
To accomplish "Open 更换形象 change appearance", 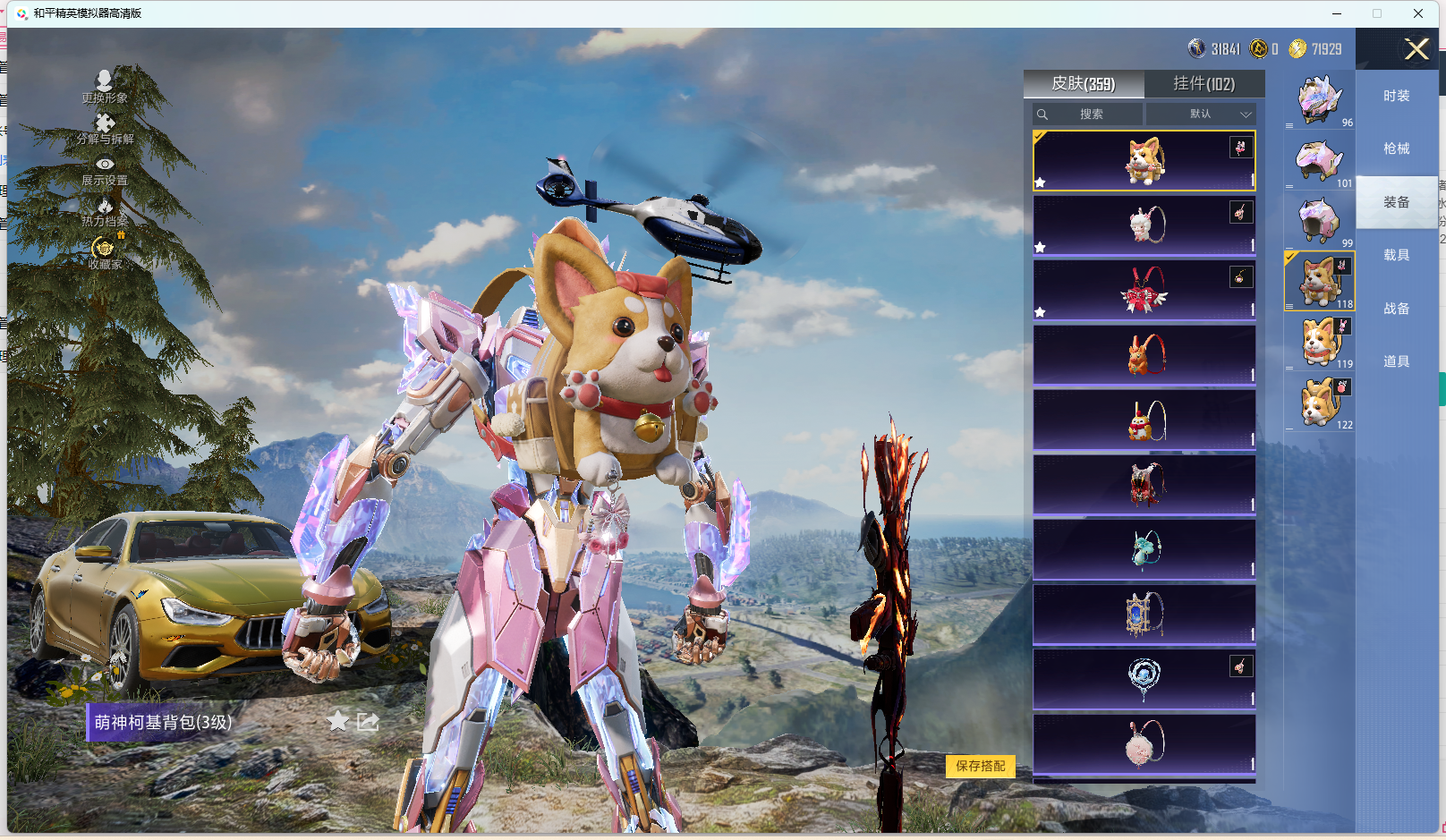I will point(105,87).
